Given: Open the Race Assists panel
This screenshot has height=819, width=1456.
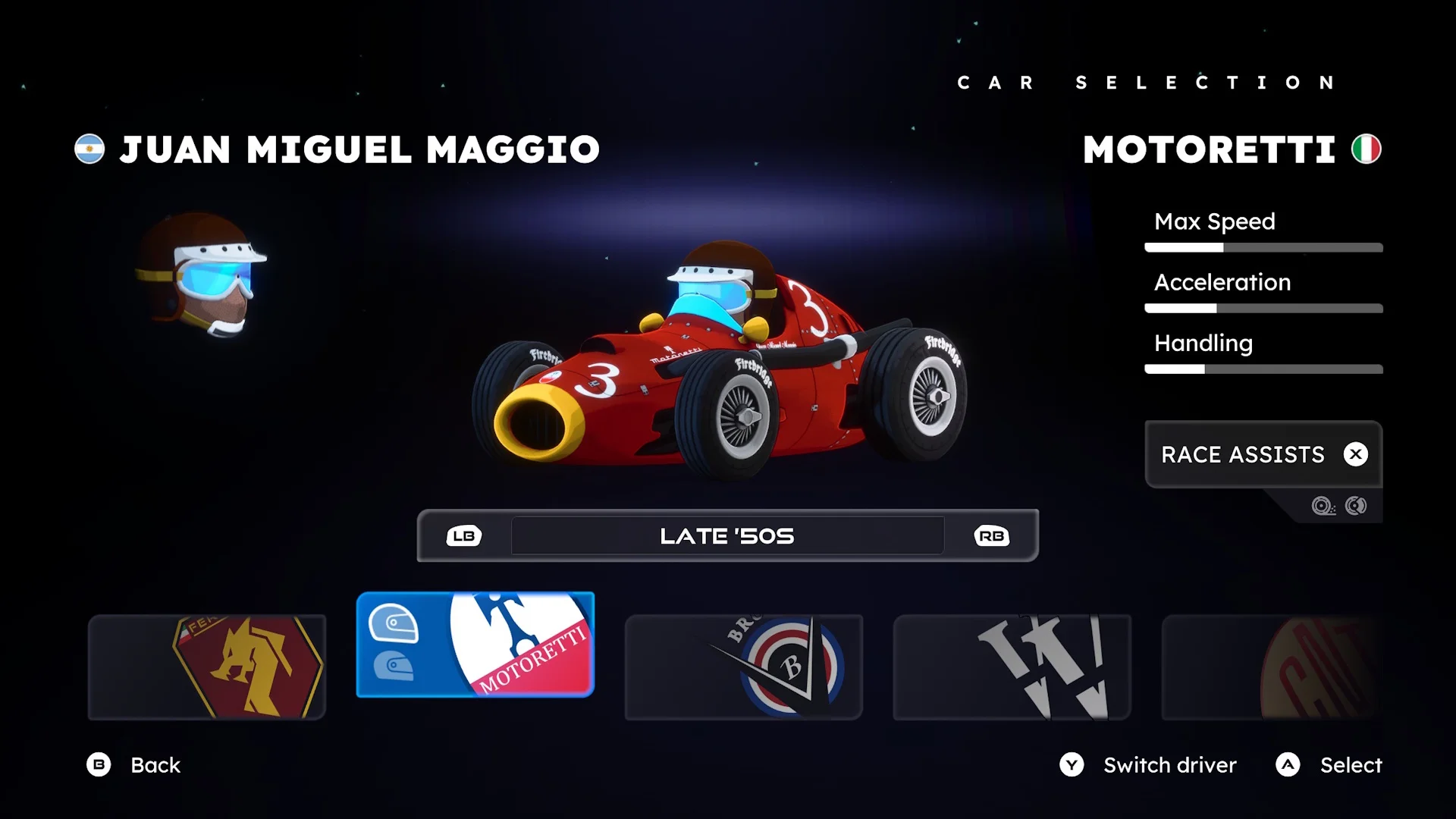Looking at the screenshot, I should pyautogui.click(x=1263, y=454).
